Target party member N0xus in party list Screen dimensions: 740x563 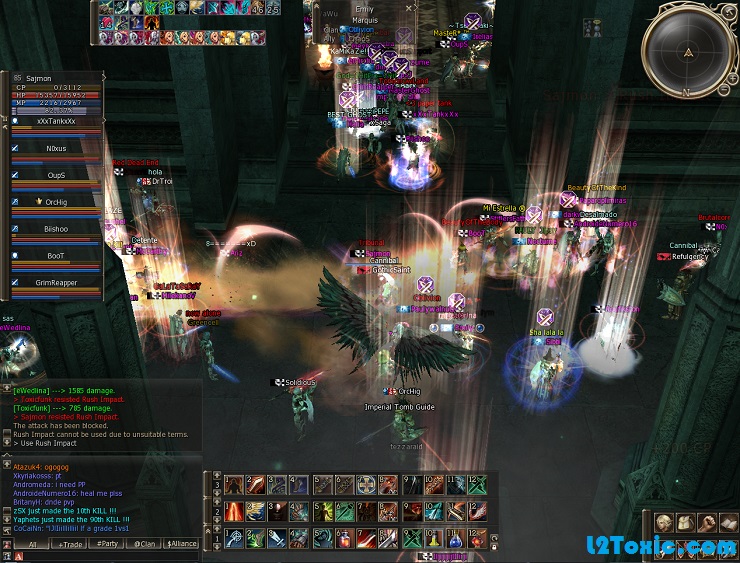55,148
